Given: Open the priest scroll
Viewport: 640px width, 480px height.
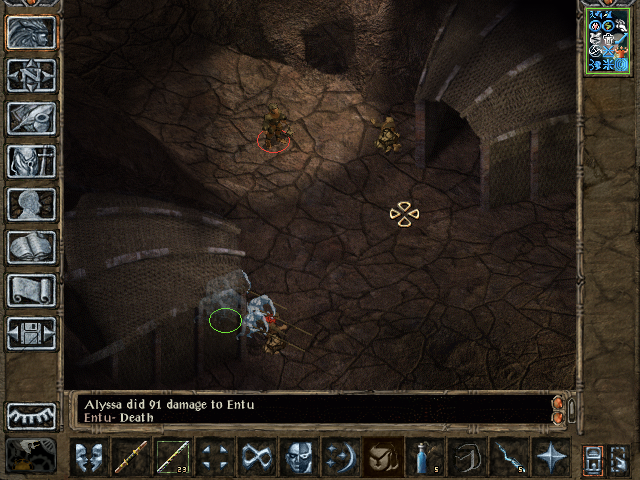Looking at the screenshot, I should pyautogui.click(x=31, y=290).
